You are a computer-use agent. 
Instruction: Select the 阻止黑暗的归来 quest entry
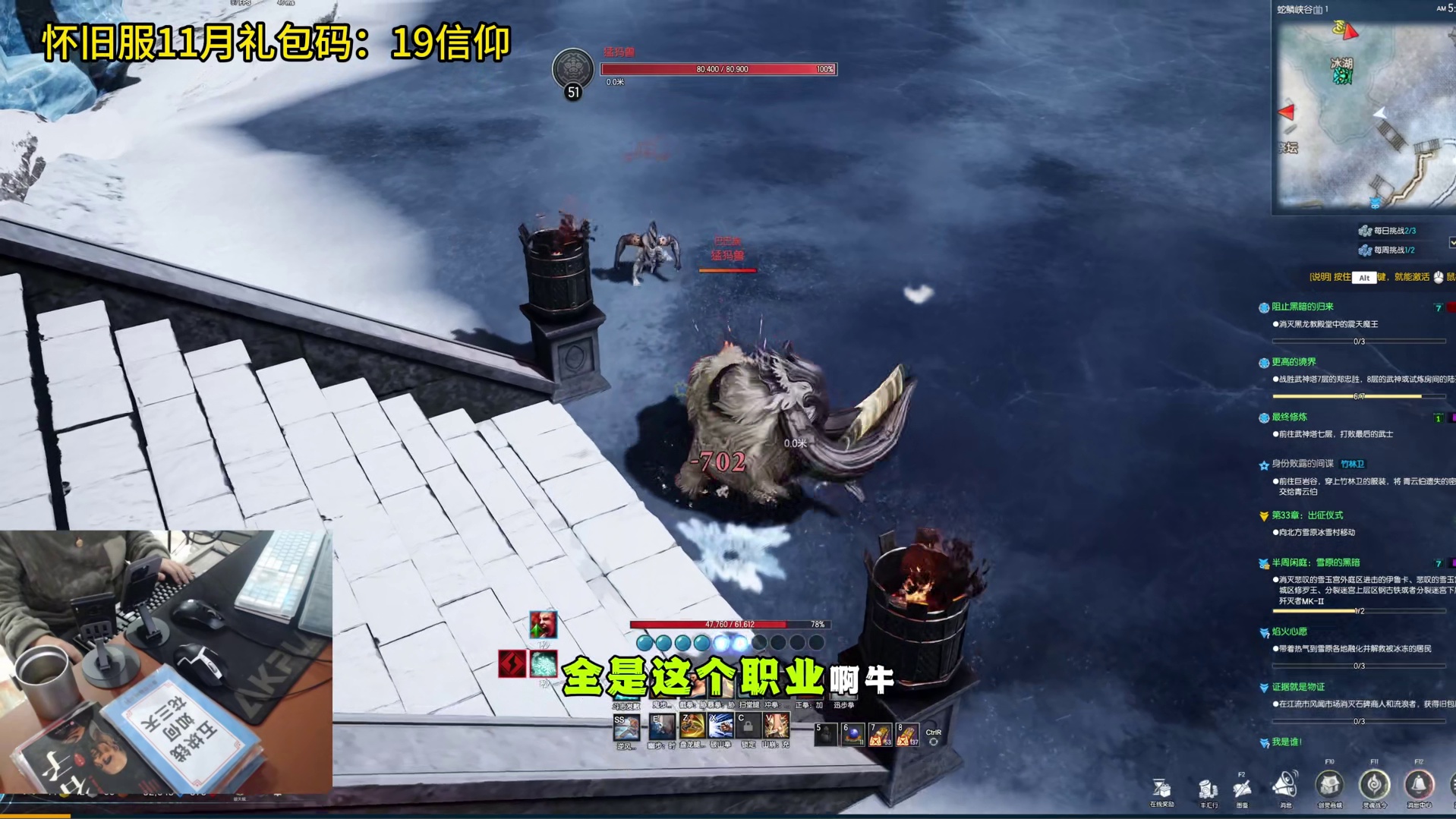(x=1302, y=307)
